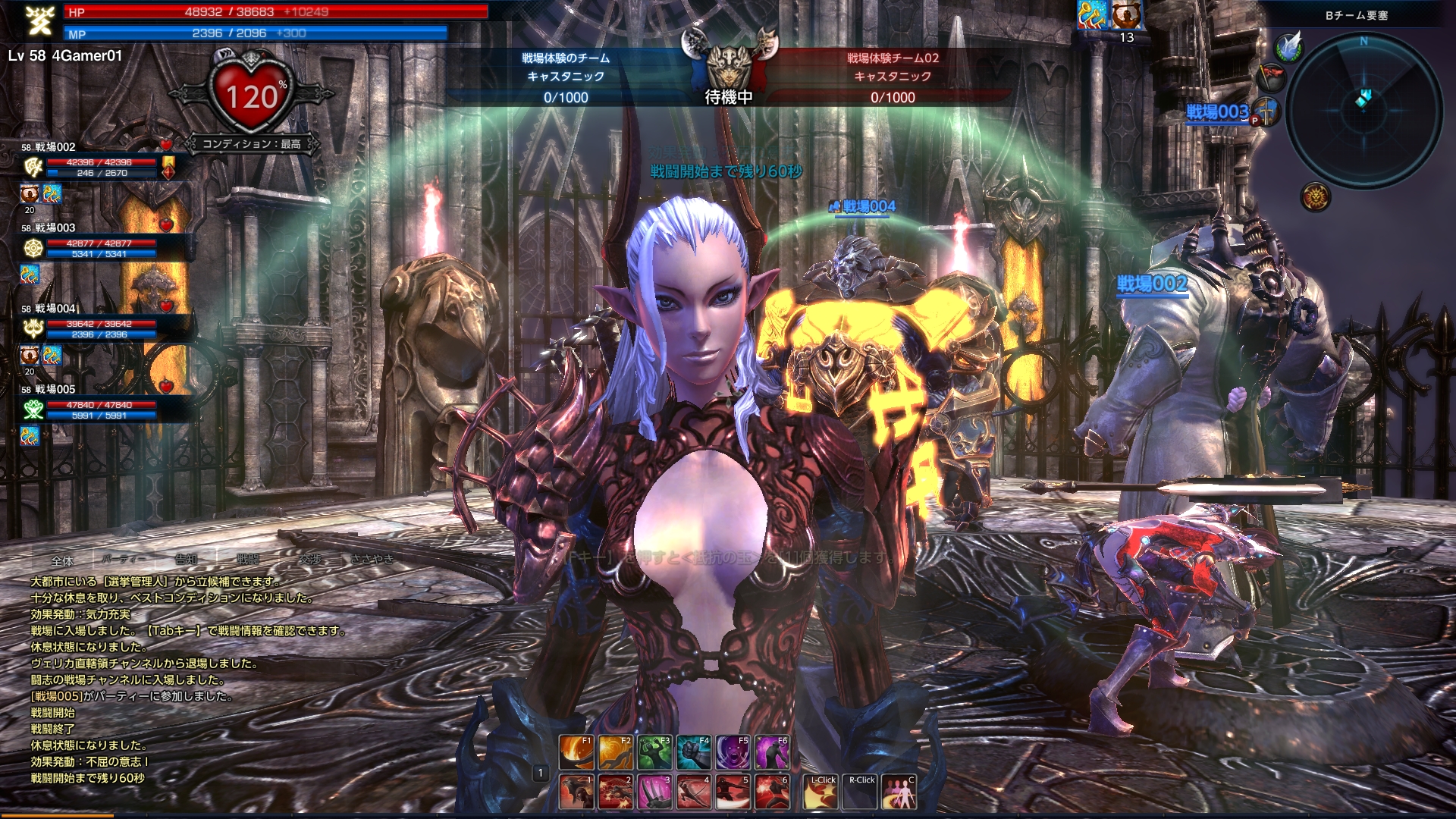Open the パーティー chat tab

click(x=124, y=560)
